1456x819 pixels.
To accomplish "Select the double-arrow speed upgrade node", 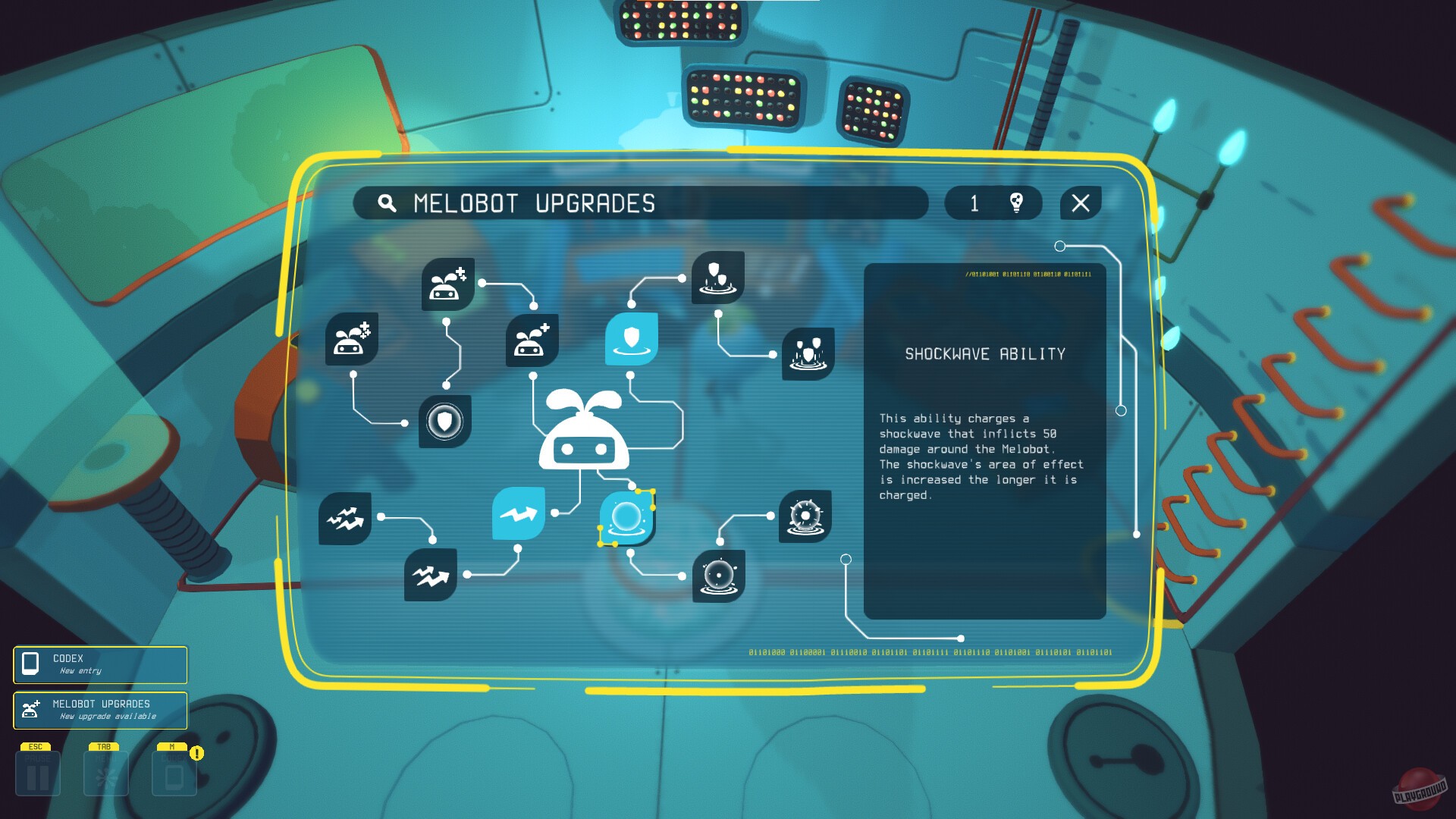I will [345, 519].
